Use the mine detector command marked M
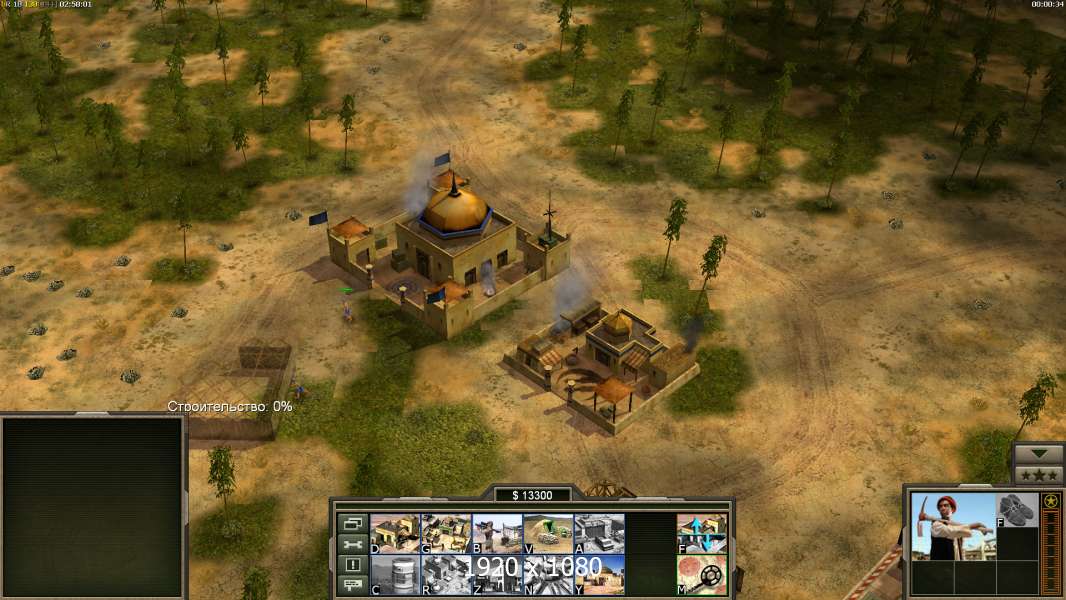1066x600 pixels. pos(702,574)
